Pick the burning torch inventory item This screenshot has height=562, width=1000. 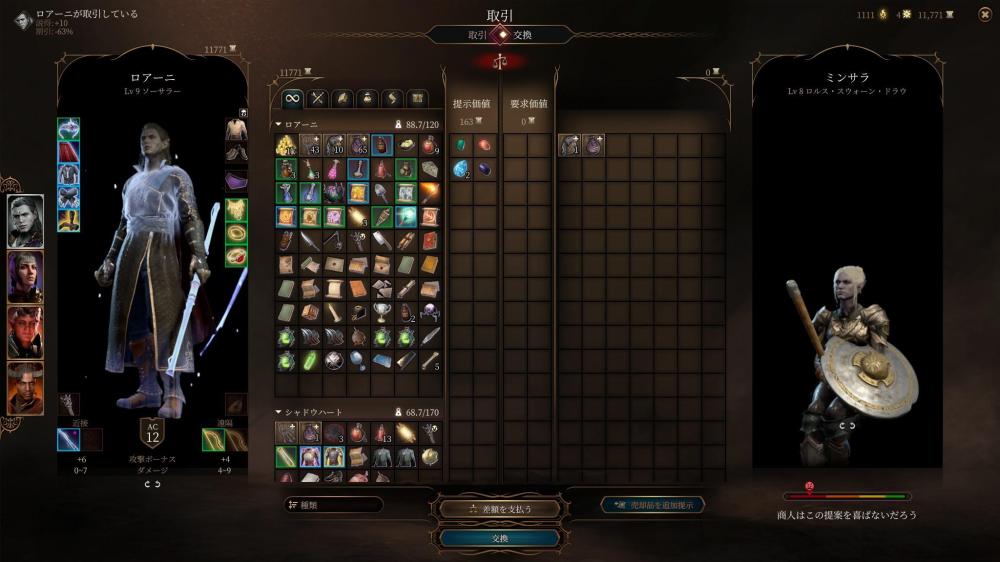tap(430, 193)
